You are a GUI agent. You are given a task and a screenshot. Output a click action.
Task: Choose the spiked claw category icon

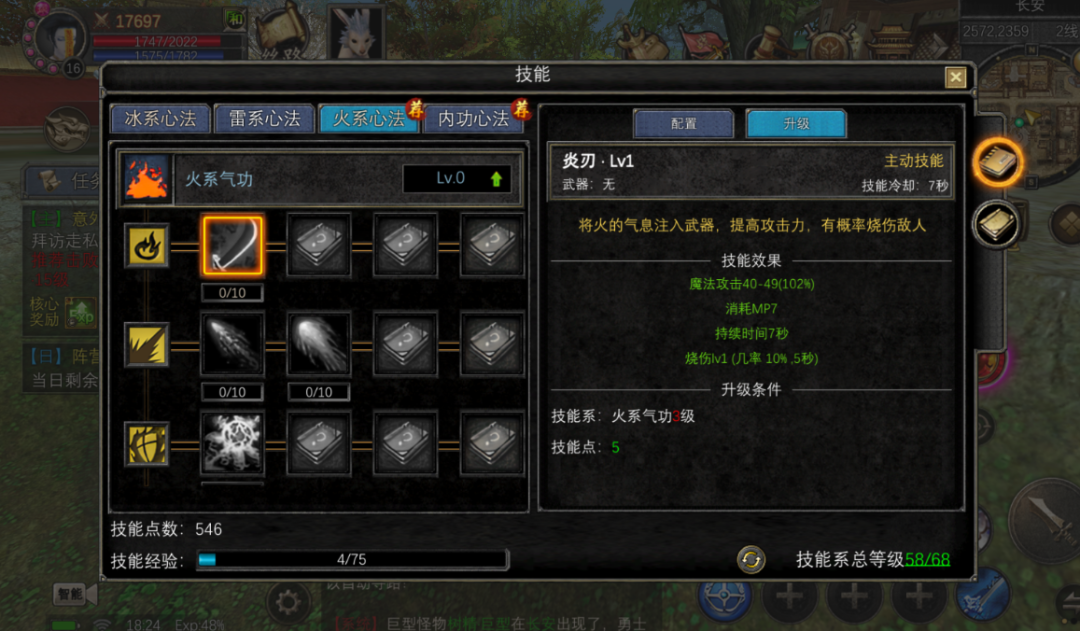point(146,344)
